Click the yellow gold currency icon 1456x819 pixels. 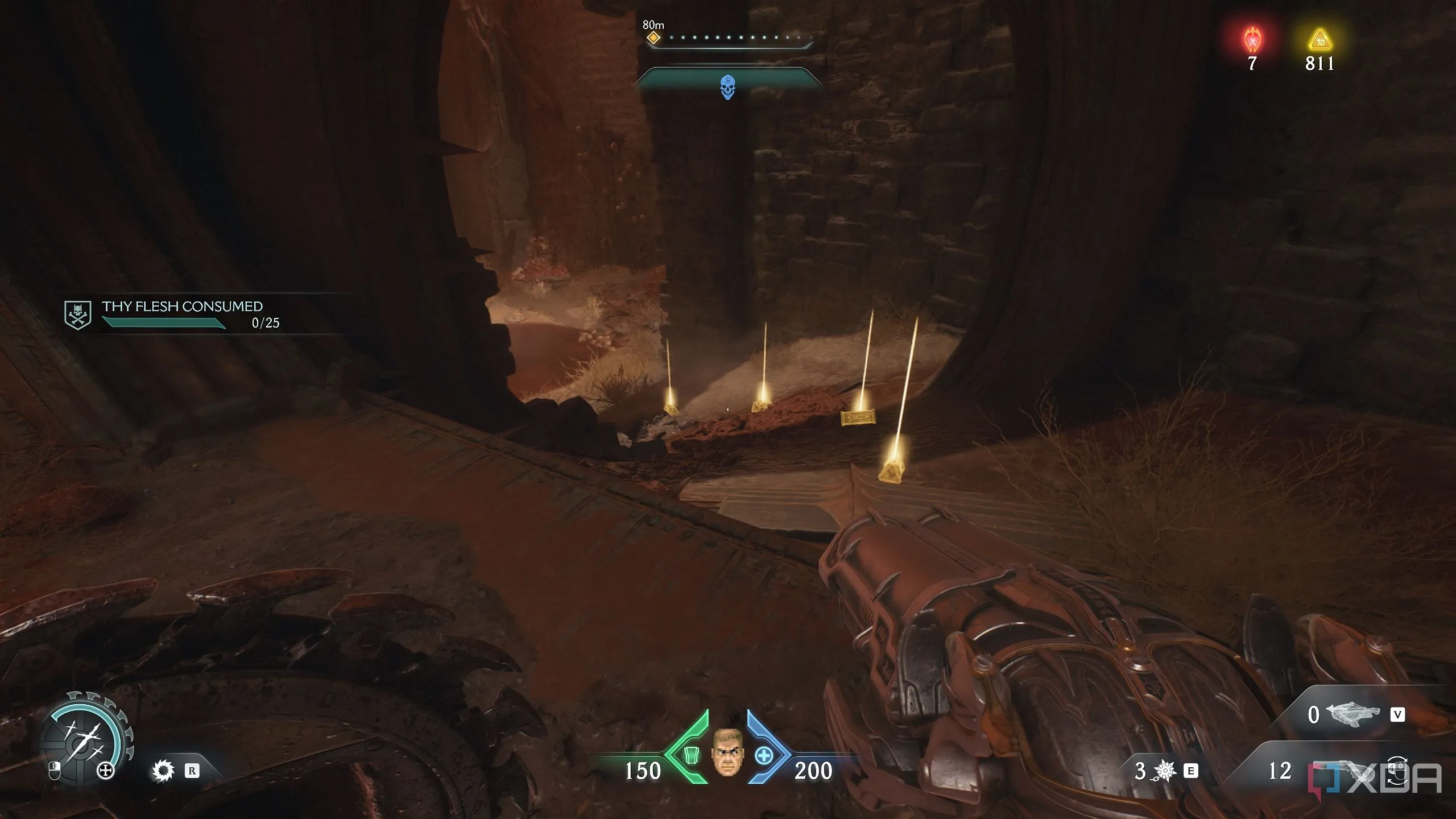pos(1319,40)
